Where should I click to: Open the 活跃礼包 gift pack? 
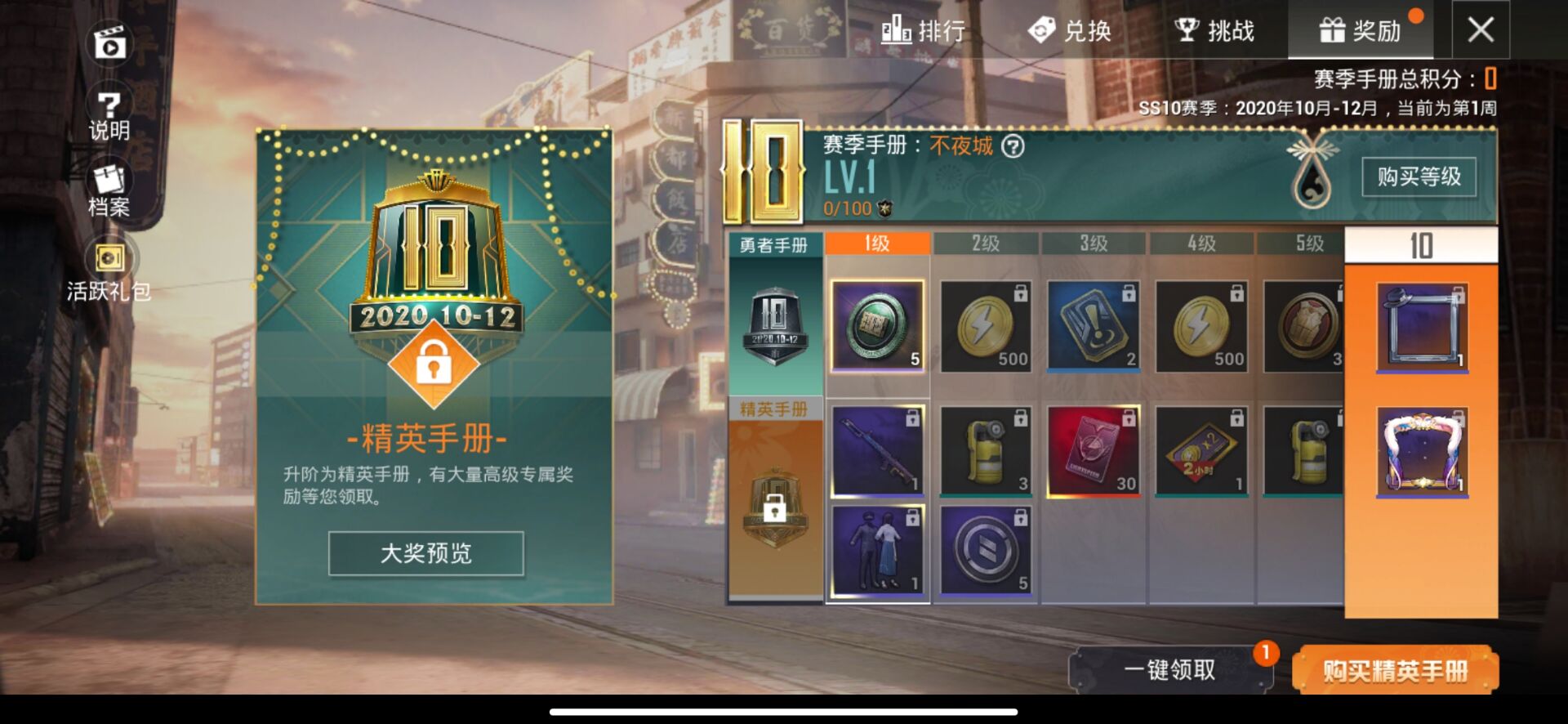109,270
